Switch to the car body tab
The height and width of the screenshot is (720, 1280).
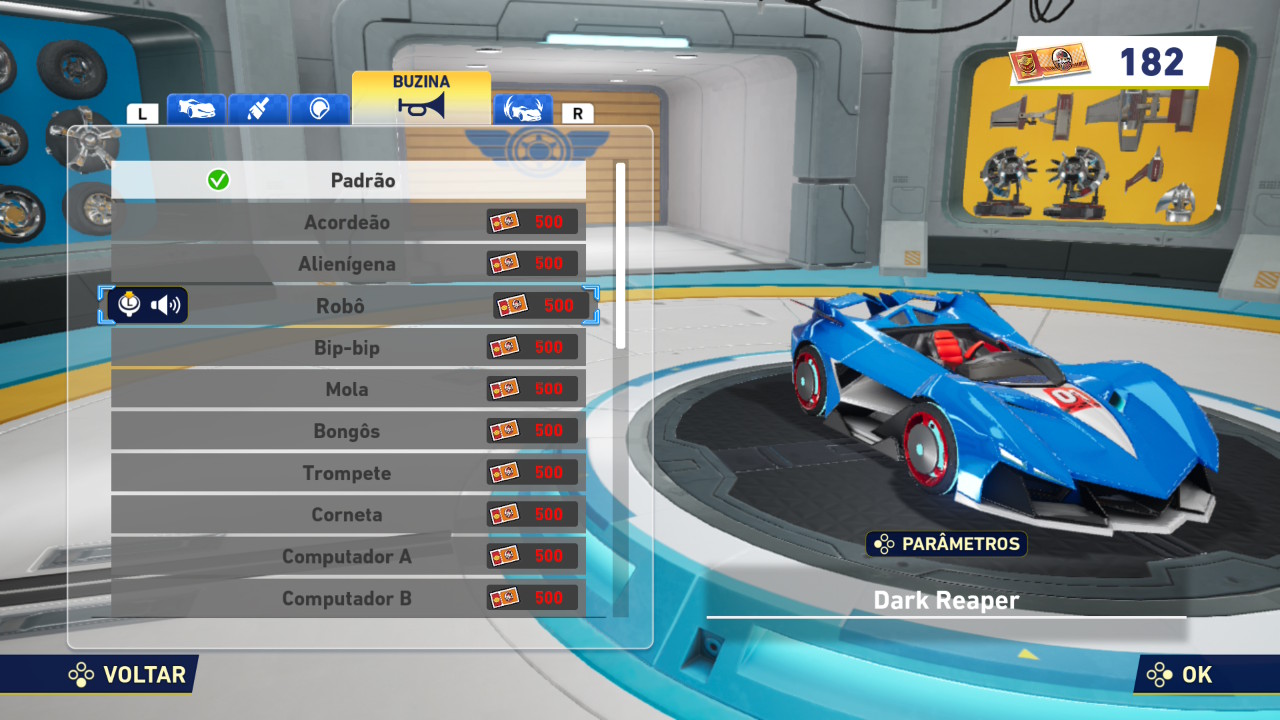pyautogui.click(x=196, y=109)
